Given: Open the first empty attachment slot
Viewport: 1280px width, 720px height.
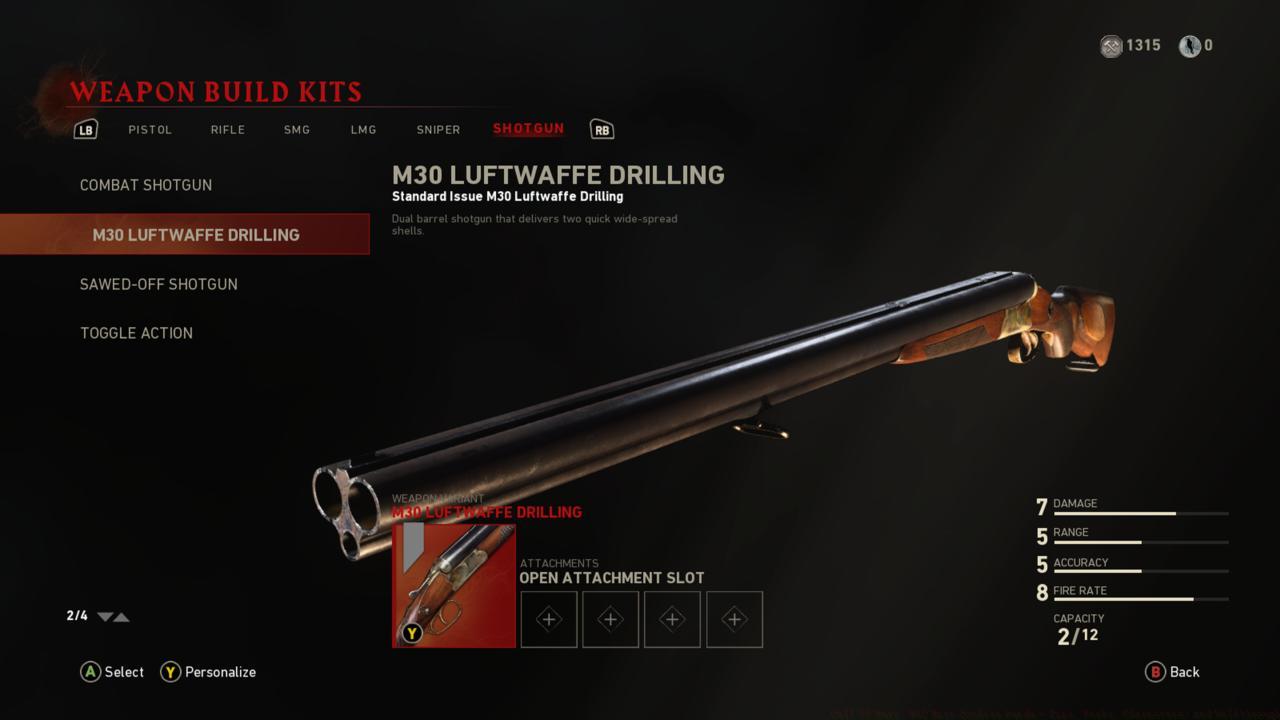Looking at the screenshot, I should (x=548, y=619).
